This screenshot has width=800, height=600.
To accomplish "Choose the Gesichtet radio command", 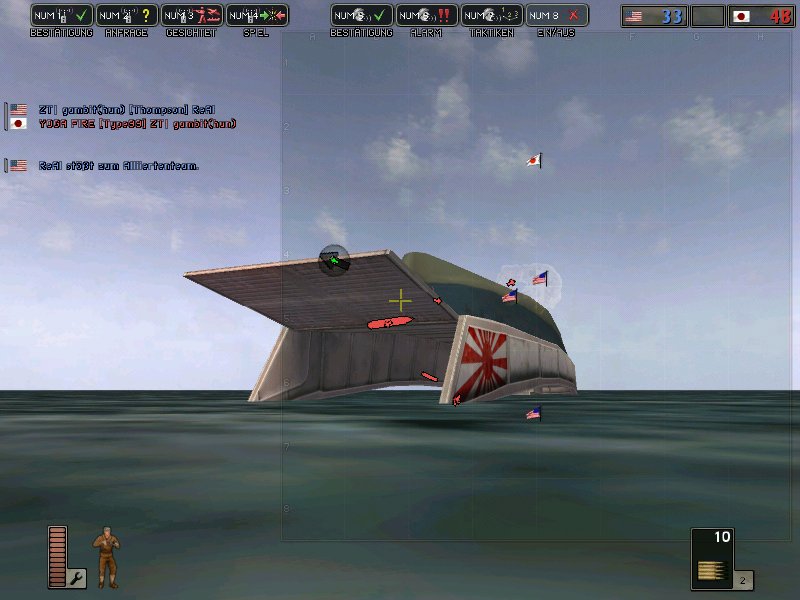I will pos(192,16).
